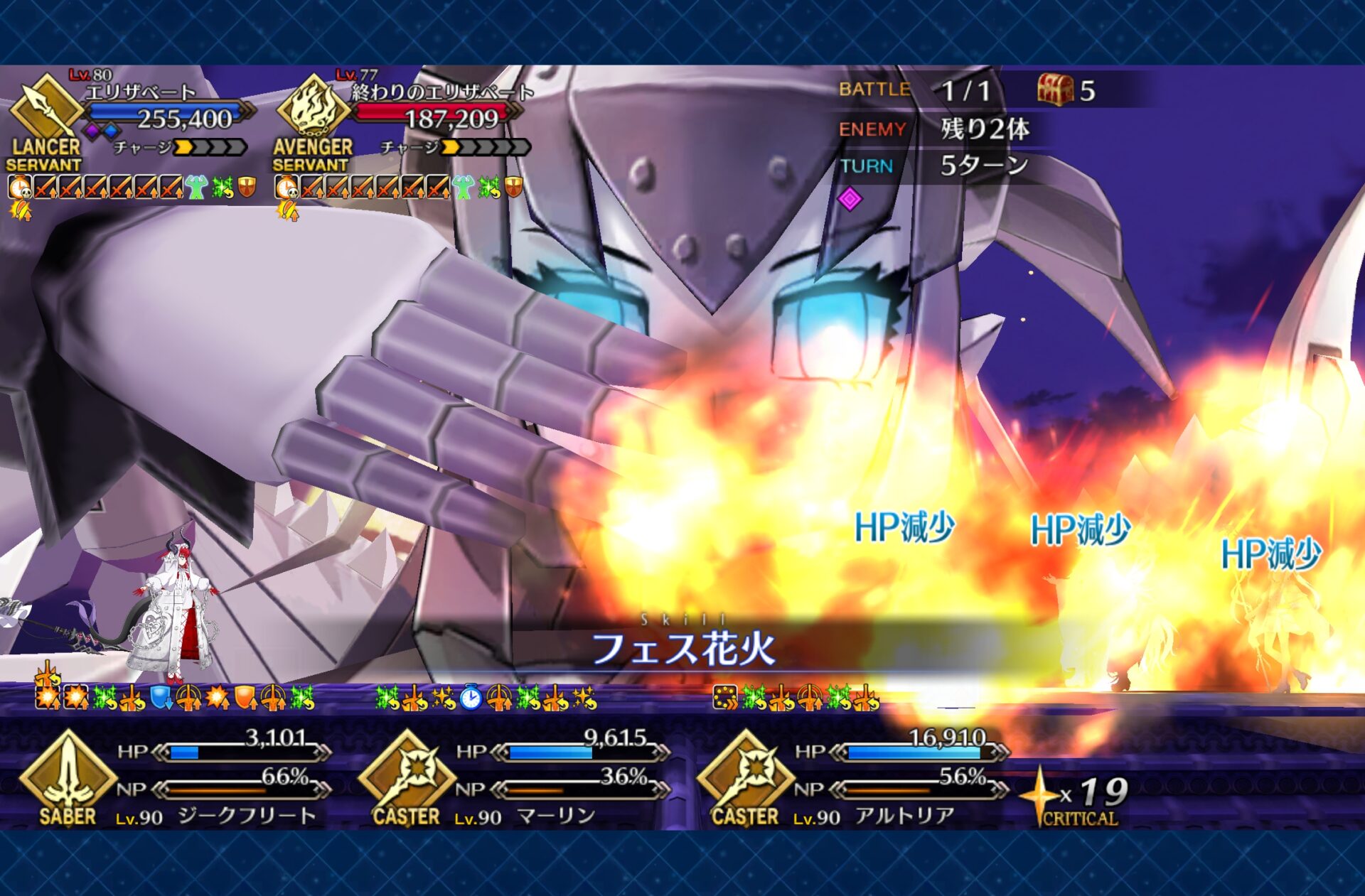
Task: Open Caster アルトリア's status panel
Action: click(x=852, y=778)
